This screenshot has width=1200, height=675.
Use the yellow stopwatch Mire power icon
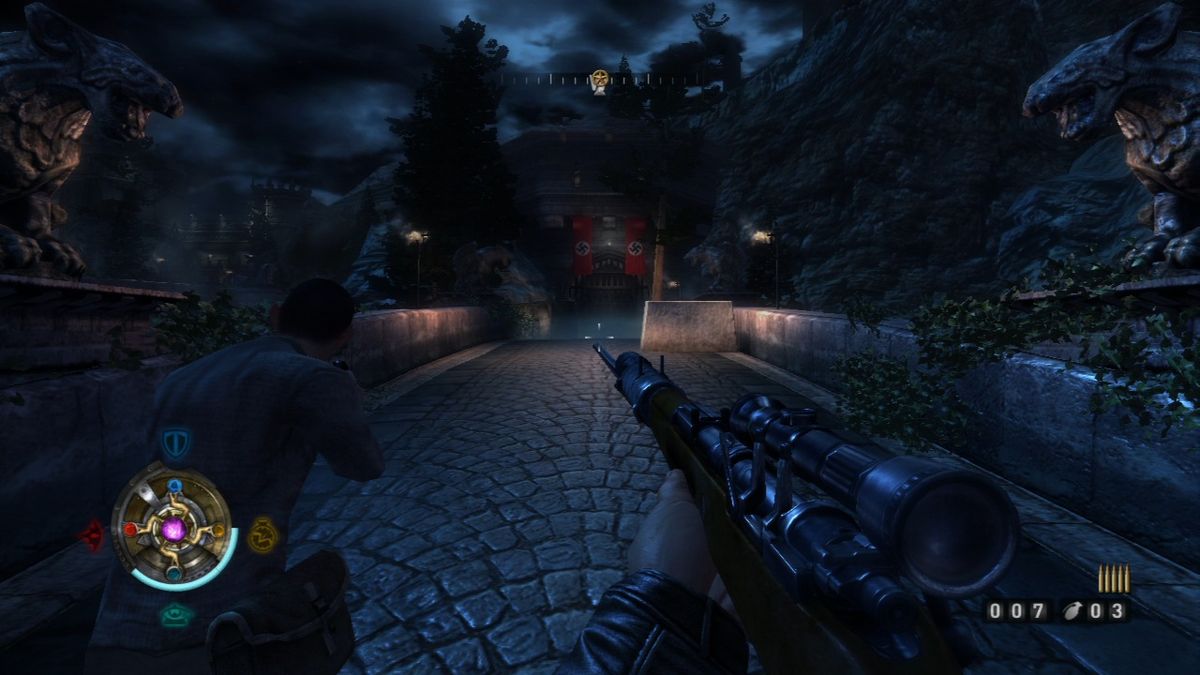261,535
